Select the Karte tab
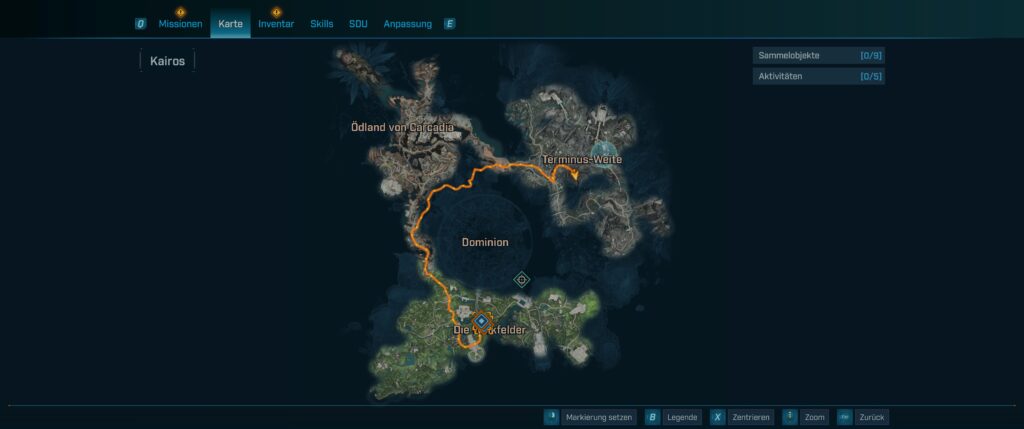This screenshot has width=1024, height=429. click(231, 24)
